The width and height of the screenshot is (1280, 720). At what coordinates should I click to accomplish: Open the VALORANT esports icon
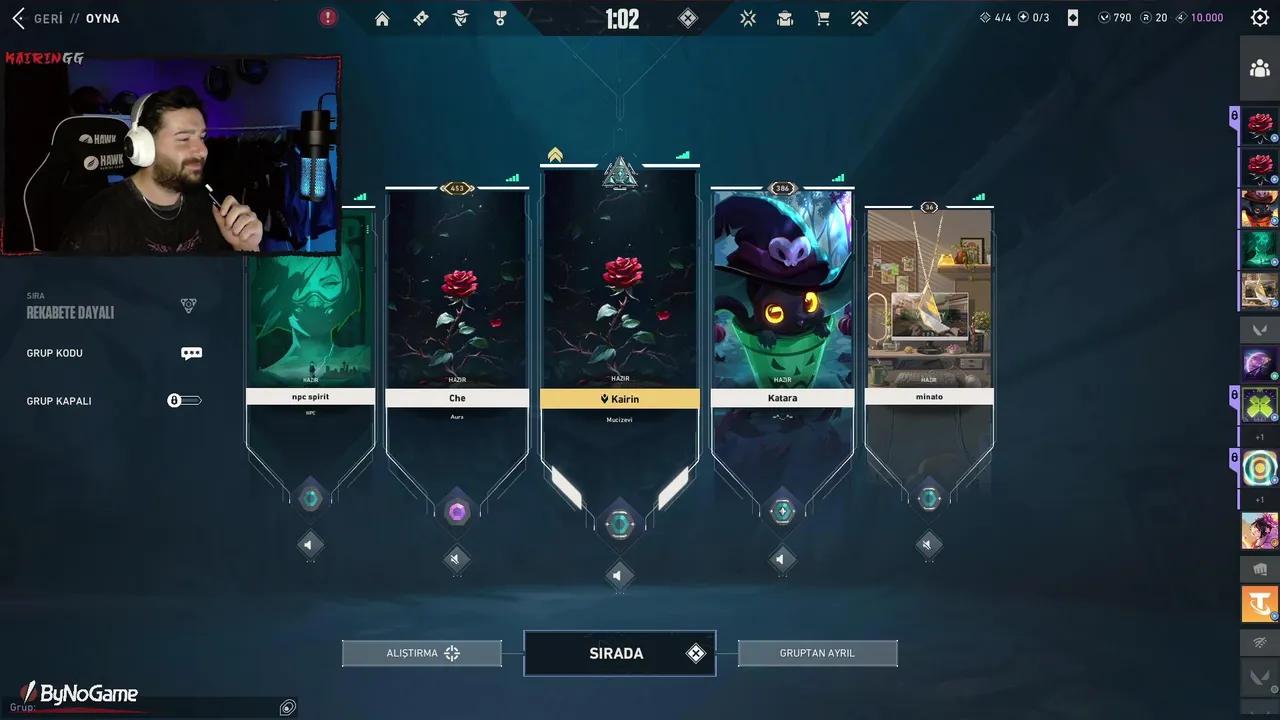747,18
